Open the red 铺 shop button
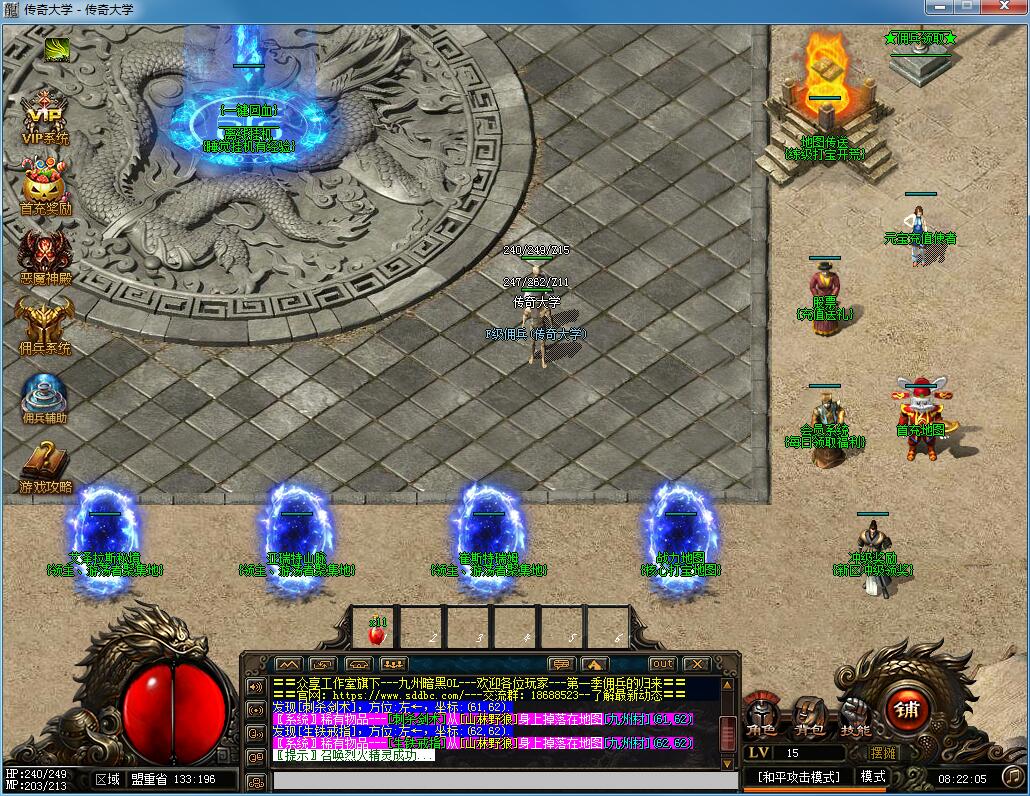1030x796 pixels. pos(909,710)
